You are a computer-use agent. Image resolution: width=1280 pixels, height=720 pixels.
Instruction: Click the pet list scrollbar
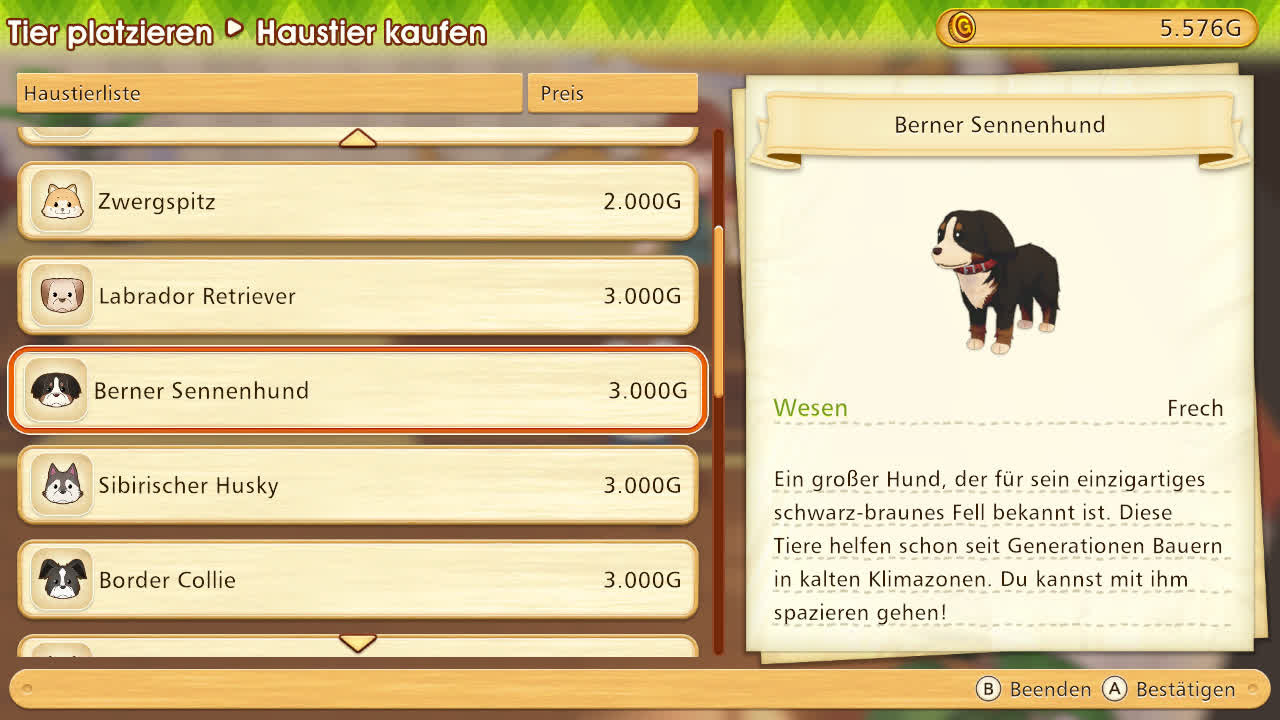[718, 310]
